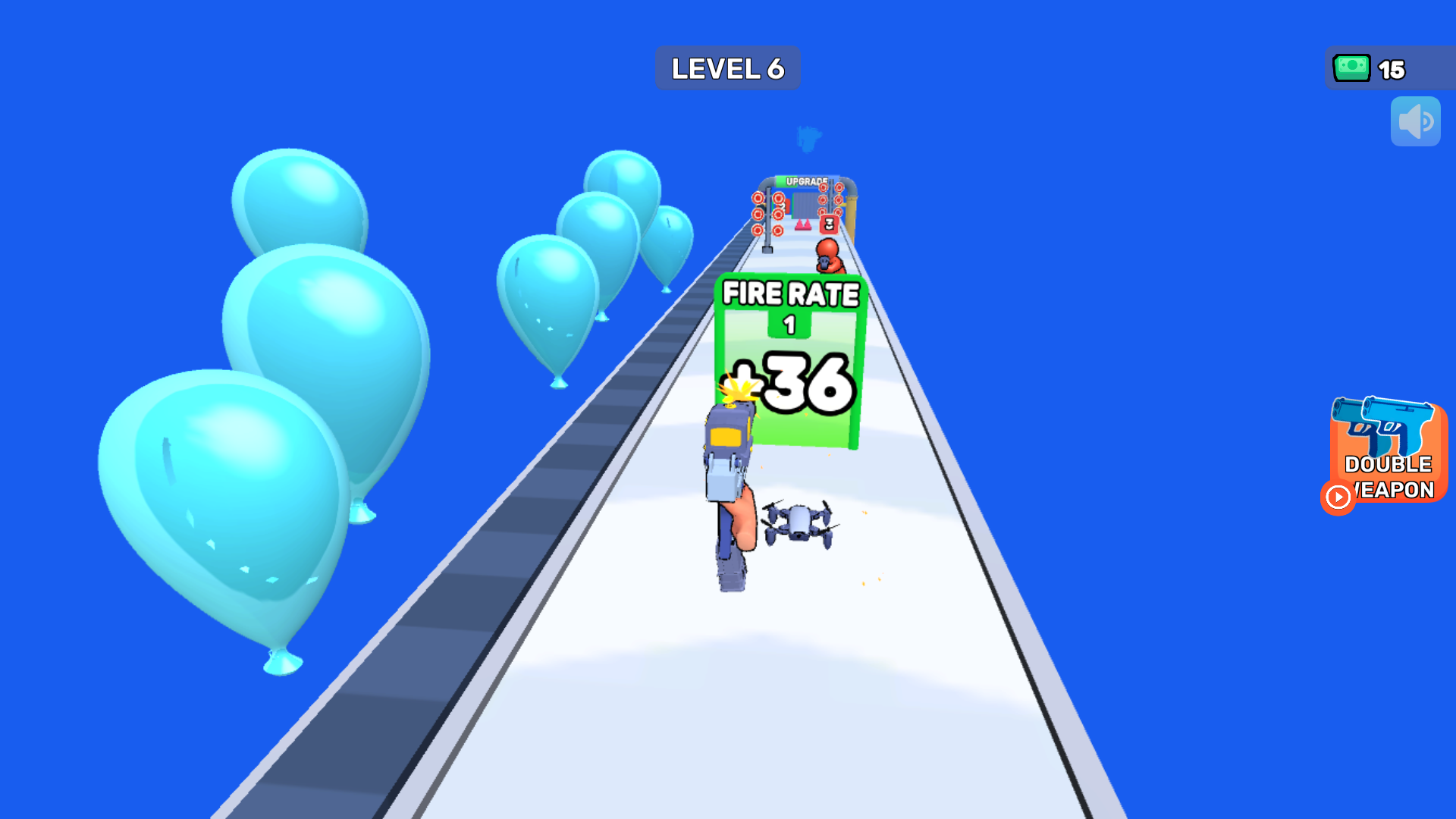Click the speaker toggle in top right
1456x819 pixels.
pyautogui.click(x=1415, y=121)
